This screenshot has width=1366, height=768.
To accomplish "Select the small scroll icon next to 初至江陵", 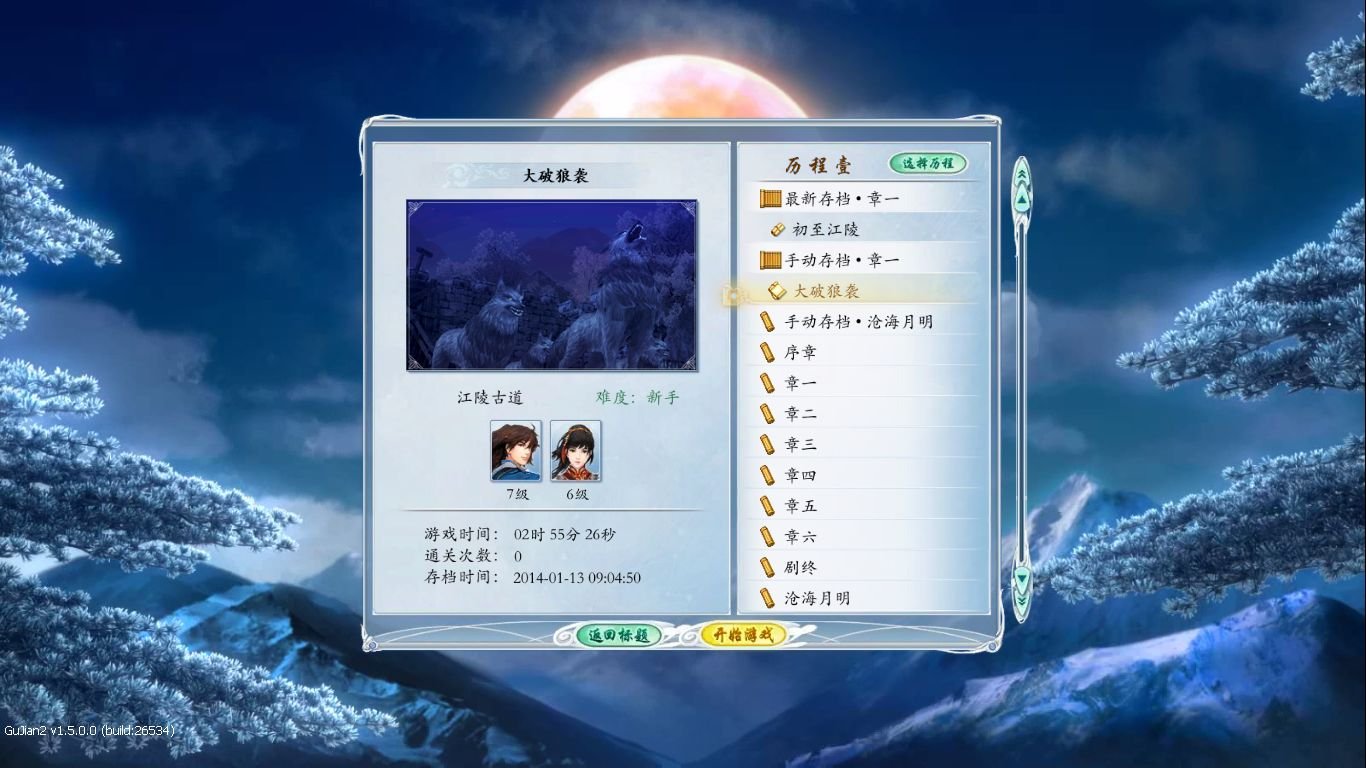I will (x=777, y=229).
